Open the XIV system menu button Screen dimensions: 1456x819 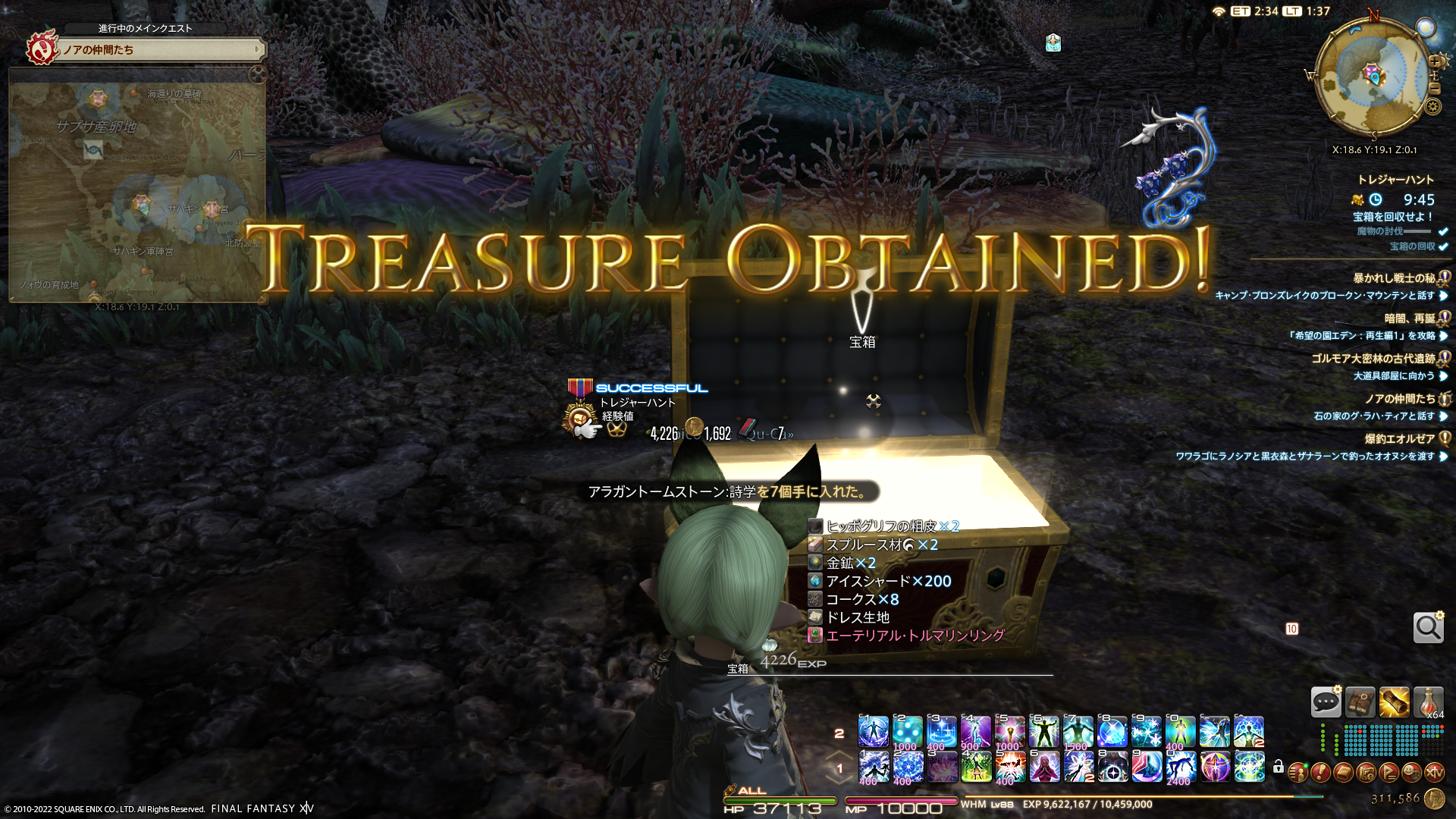pyautogui.click(x=1434, y=772)
